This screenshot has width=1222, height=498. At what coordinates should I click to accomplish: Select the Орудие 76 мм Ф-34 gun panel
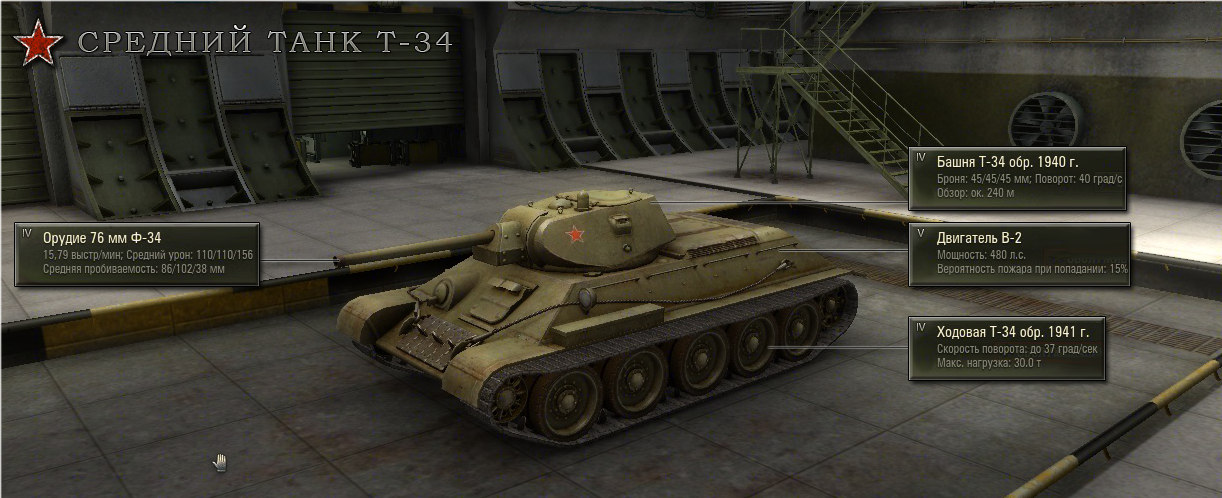[137, 253]
